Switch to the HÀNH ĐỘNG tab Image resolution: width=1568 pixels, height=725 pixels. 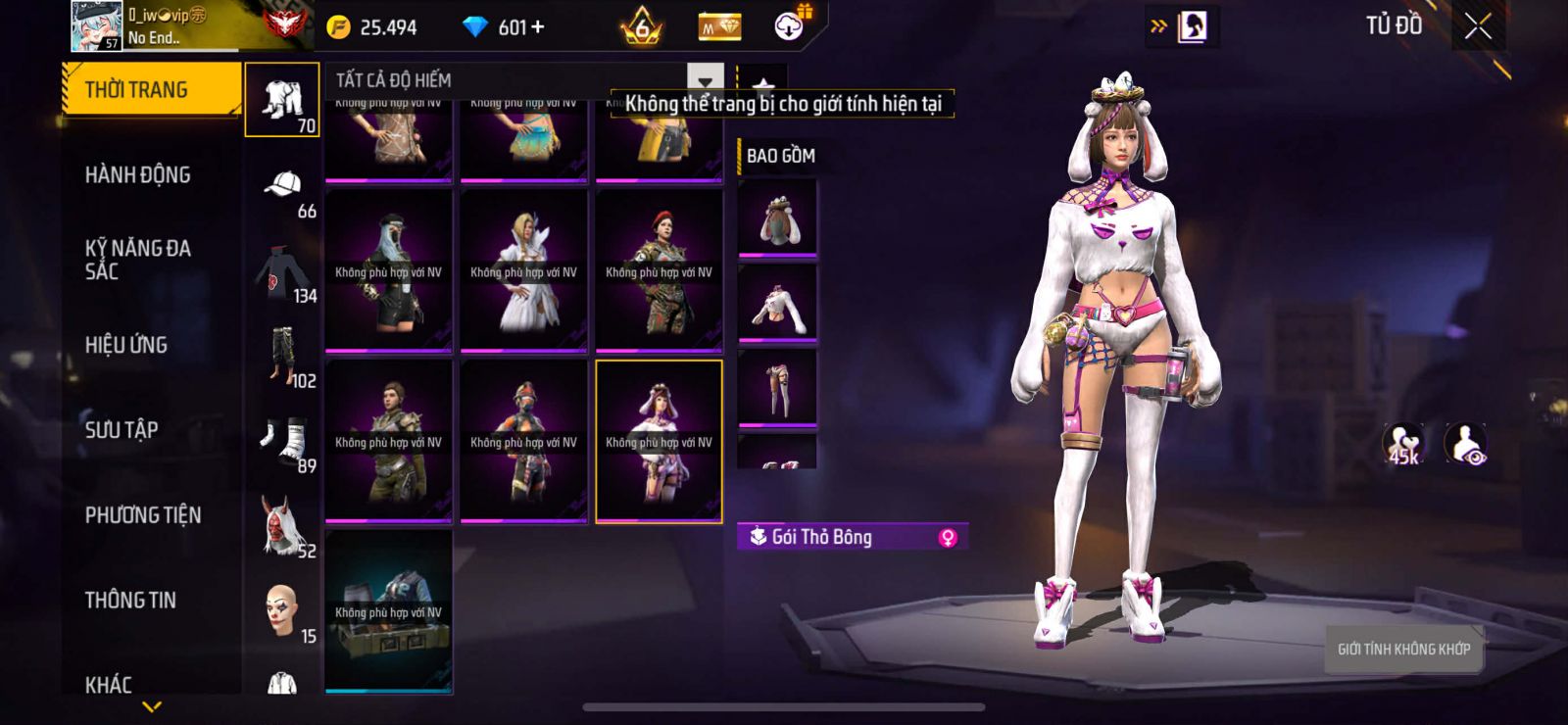pyautogui.click(x=138, y=175)
